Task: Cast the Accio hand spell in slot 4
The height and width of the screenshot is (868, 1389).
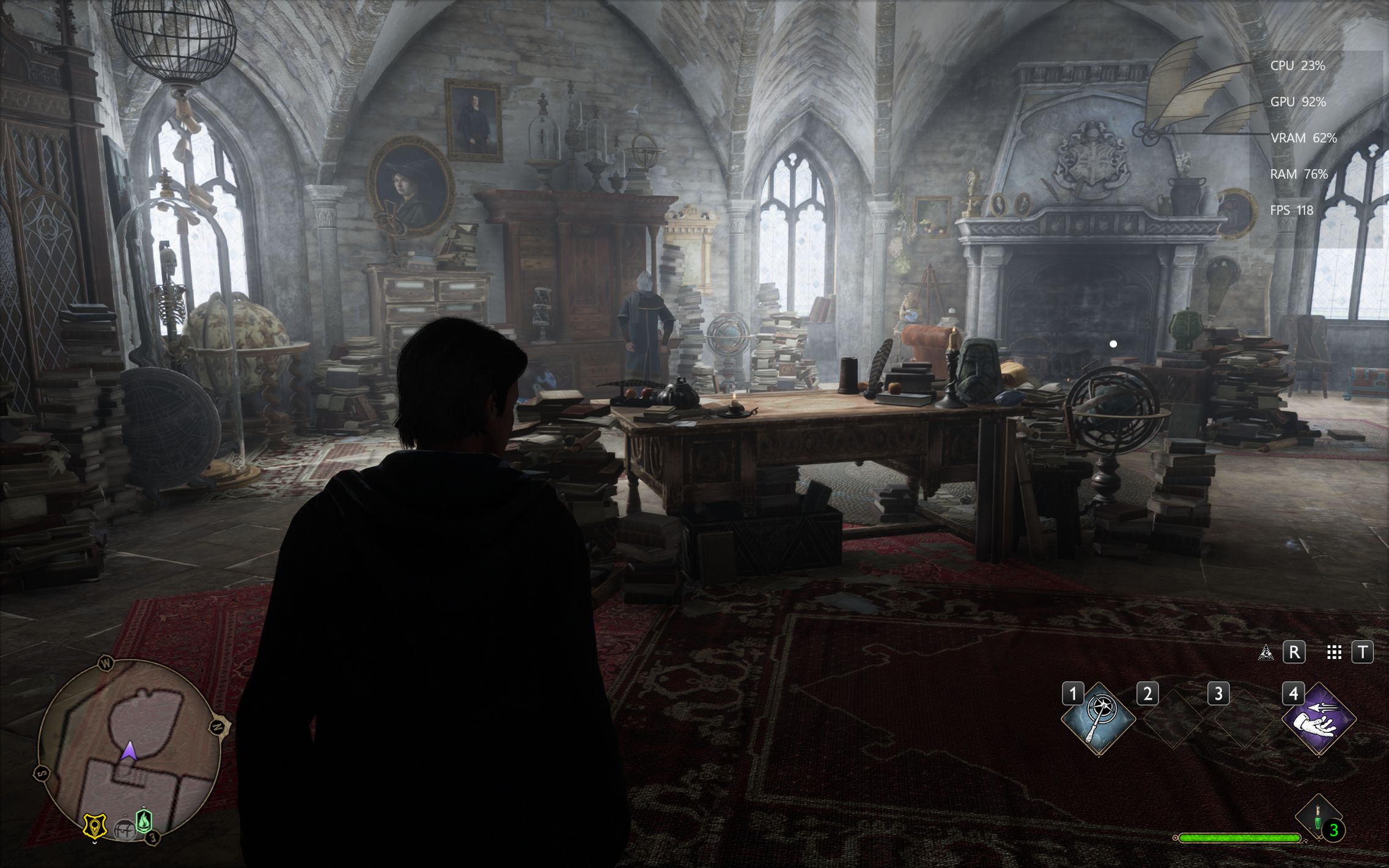Action: [x=1319, y=719]
